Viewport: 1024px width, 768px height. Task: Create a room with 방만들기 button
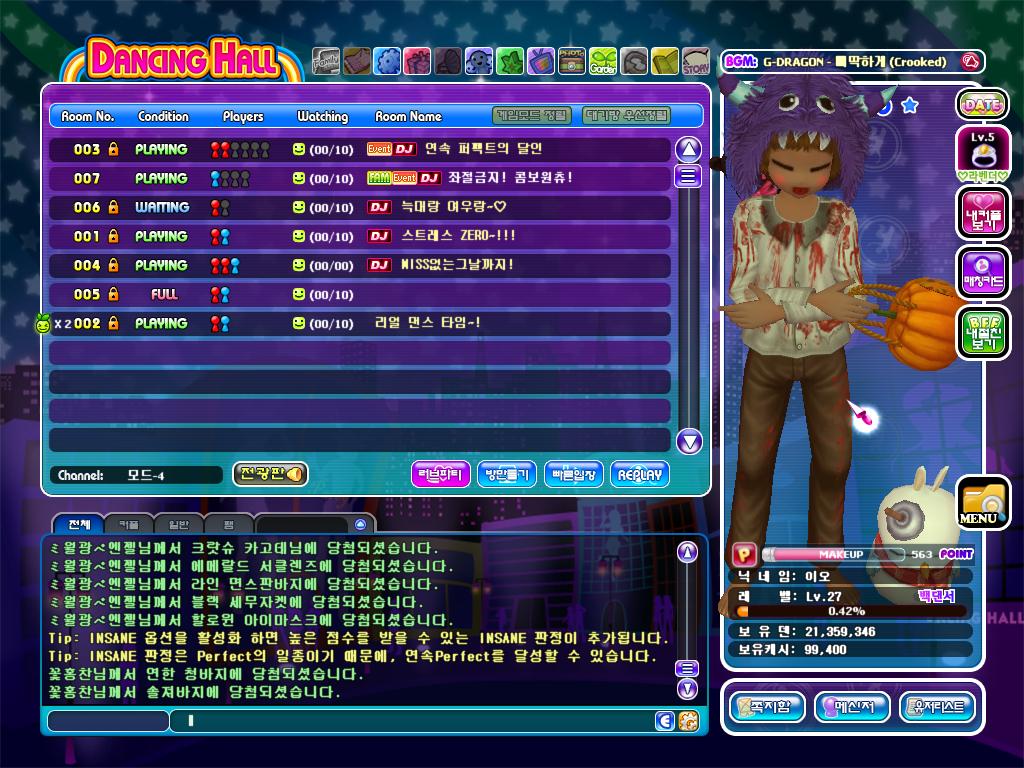point(507,474)
